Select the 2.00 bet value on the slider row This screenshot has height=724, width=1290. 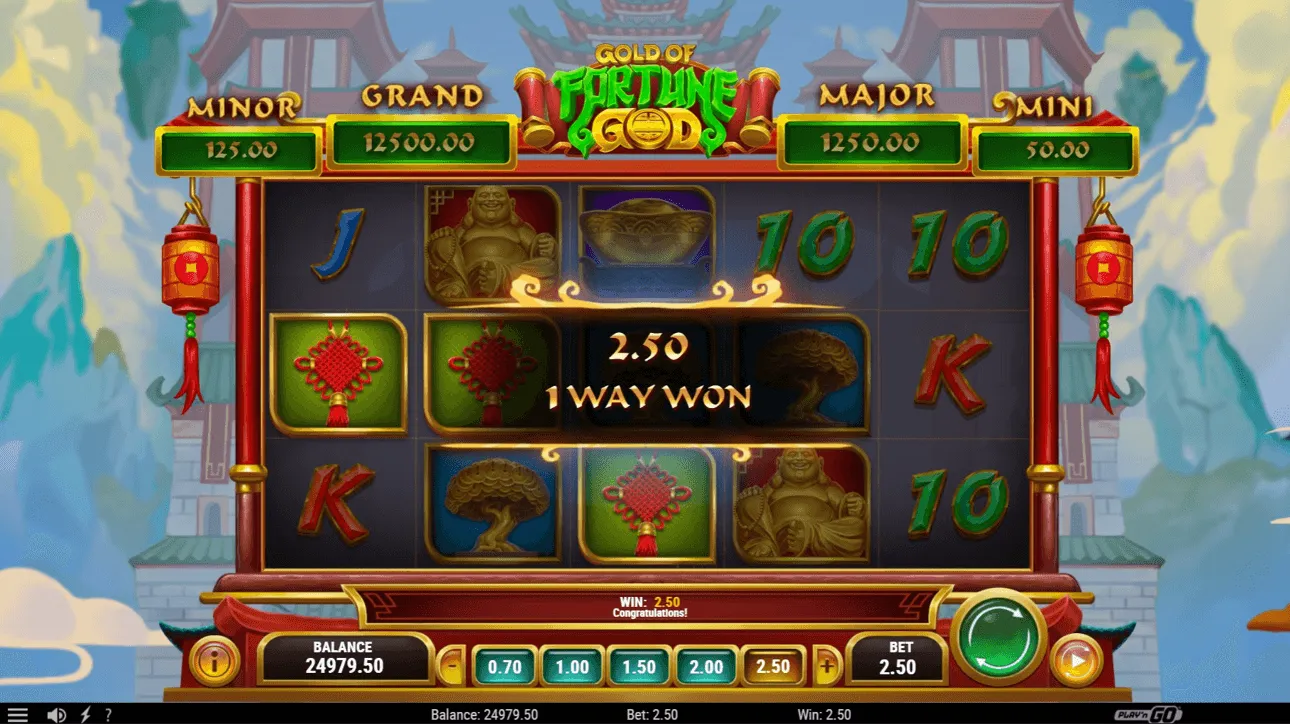705,665
